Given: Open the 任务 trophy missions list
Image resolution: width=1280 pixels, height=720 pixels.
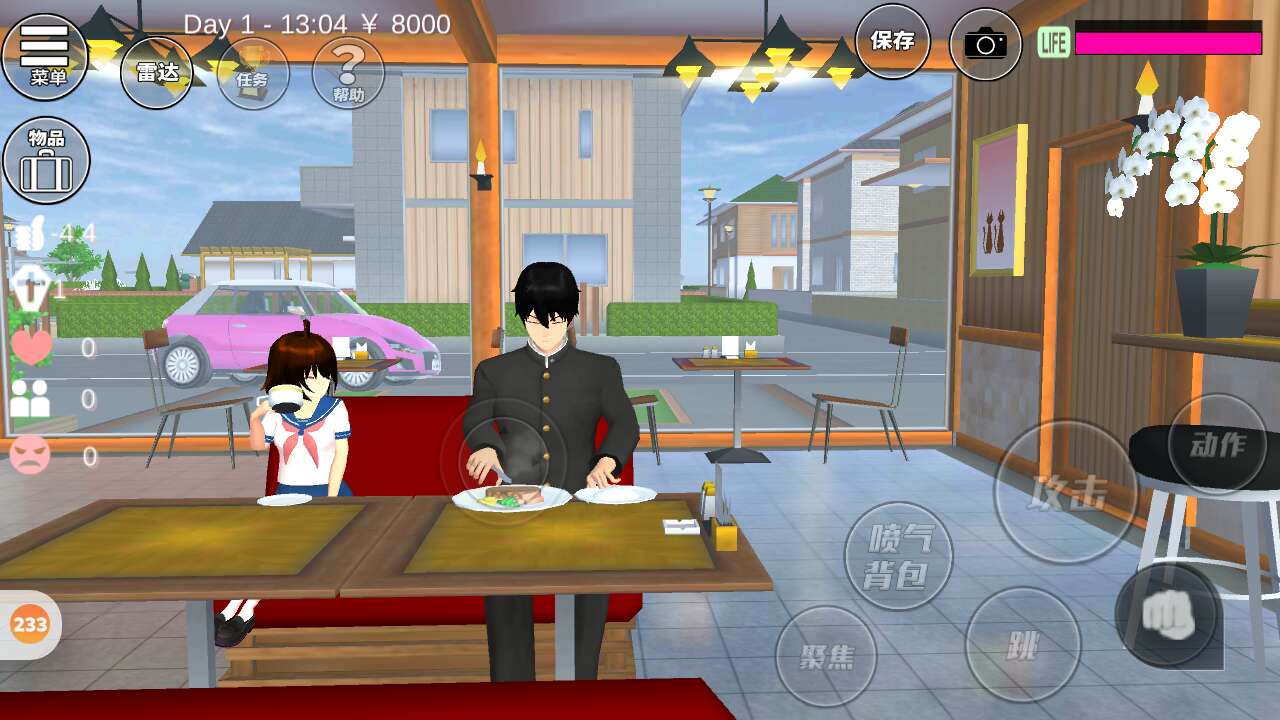Looking at the screenshot, I should click(253, 73).
